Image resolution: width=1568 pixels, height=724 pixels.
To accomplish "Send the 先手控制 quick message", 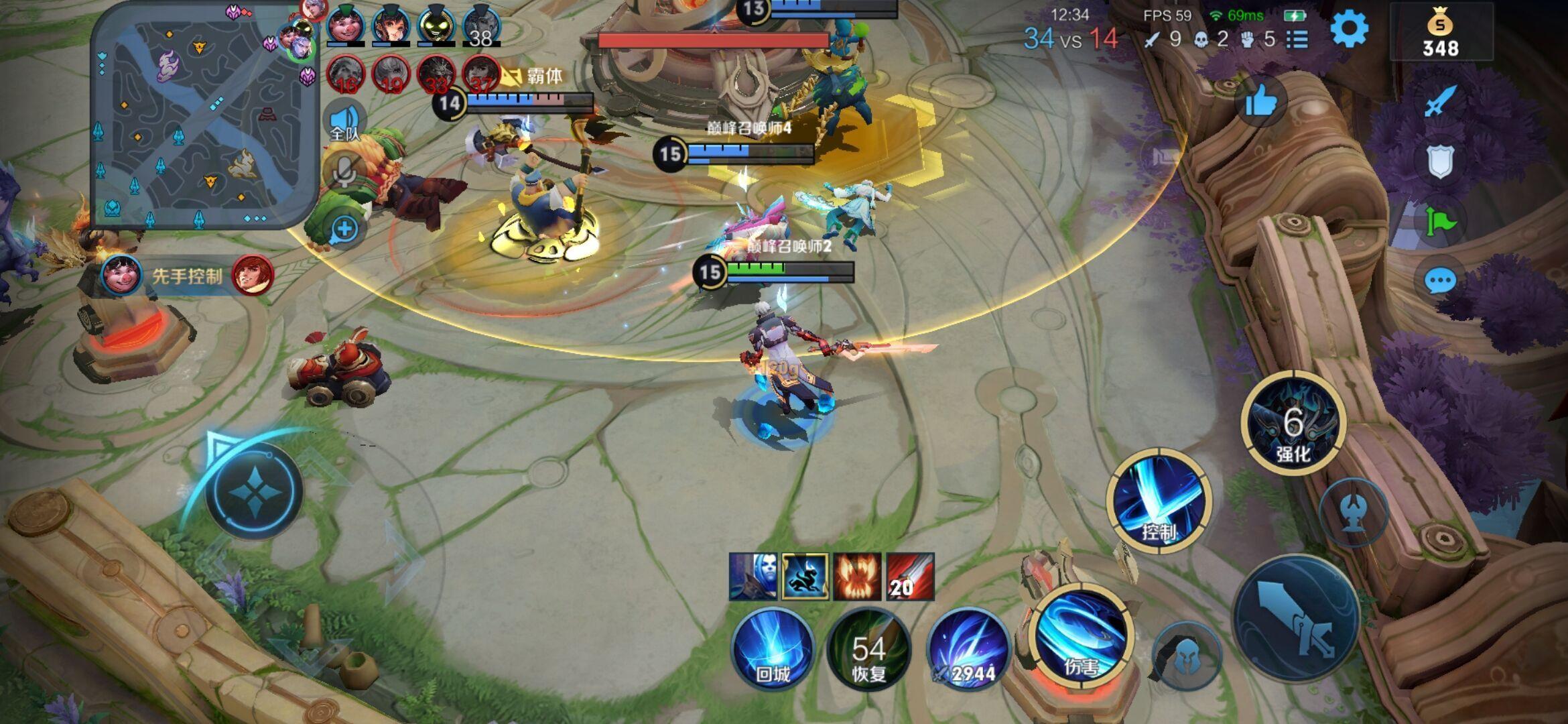I will click(187, 276).
